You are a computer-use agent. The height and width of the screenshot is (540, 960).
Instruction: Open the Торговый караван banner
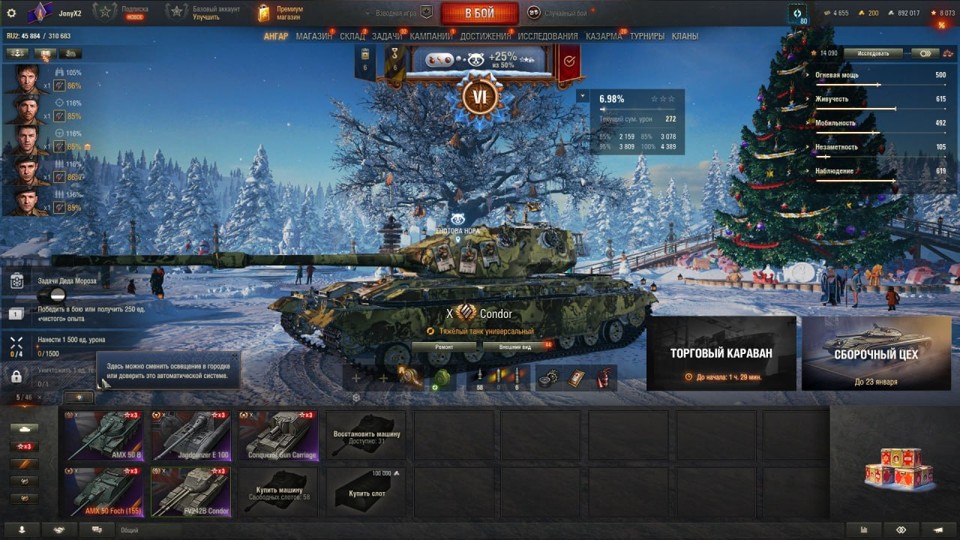[721, 353]
